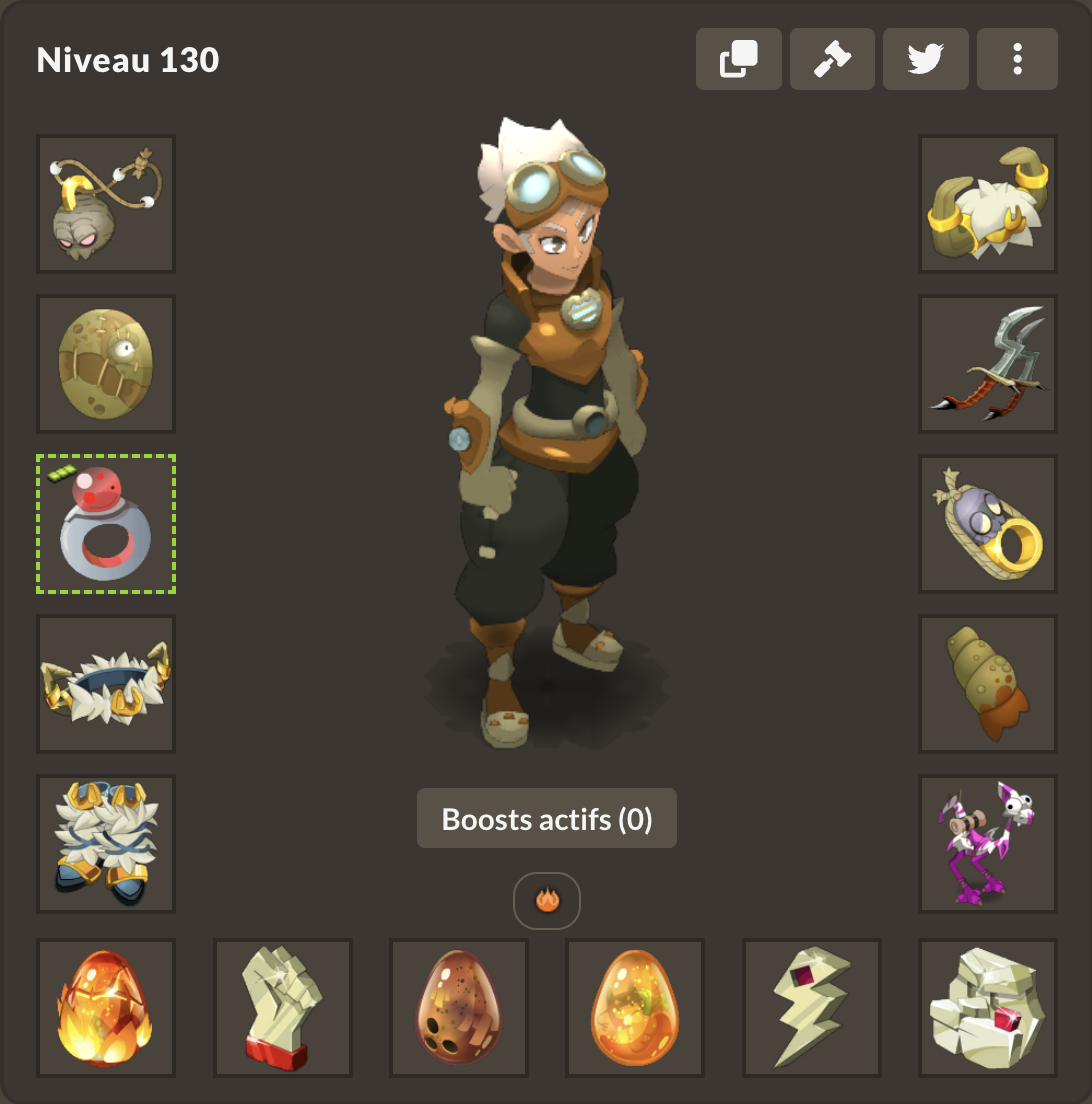Select the flaming red dofus egg
Screen dimensions: 1092x1104
106,1008
